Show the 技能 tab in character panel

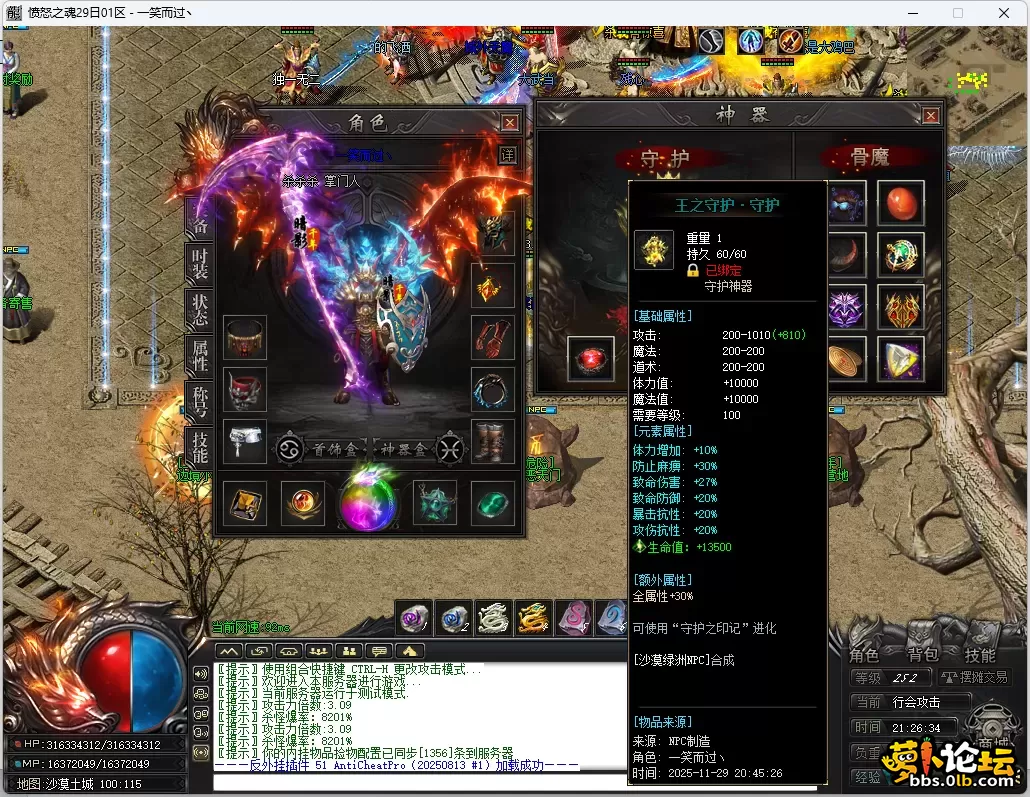click(200, 447)
